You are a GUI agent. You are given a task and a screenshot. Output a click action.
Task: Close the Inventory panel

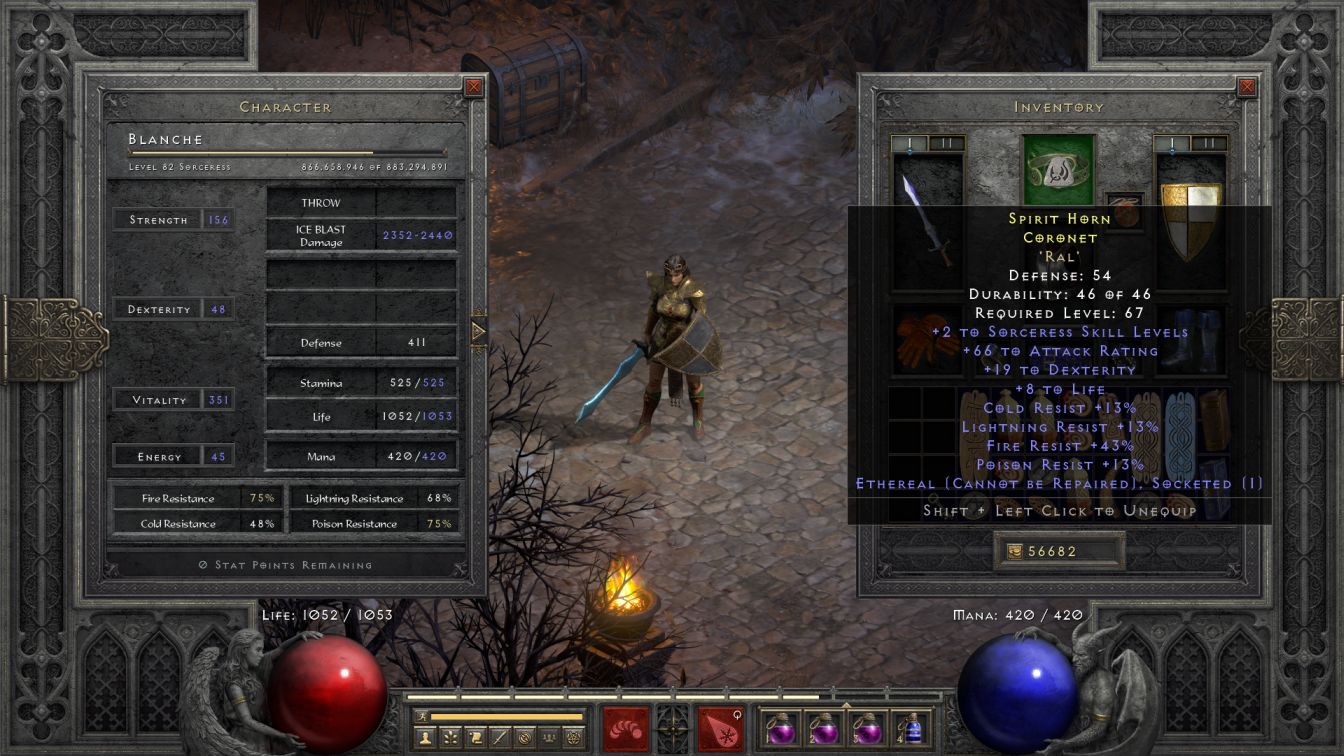pos(1247,87)
